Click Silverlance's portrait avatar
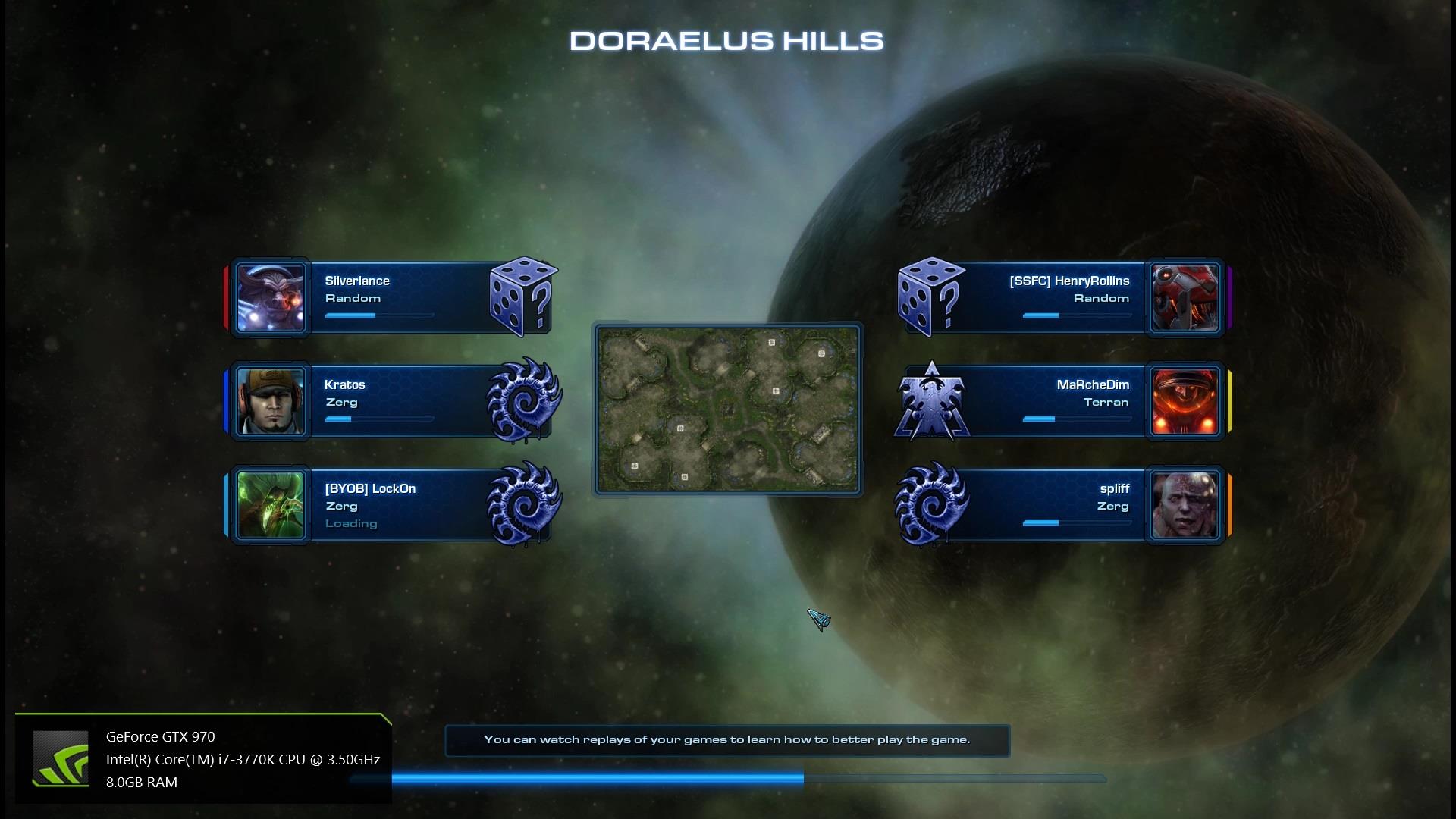Image resolution: width=1456 pixels, height=819 pixels. coord(270,297)
